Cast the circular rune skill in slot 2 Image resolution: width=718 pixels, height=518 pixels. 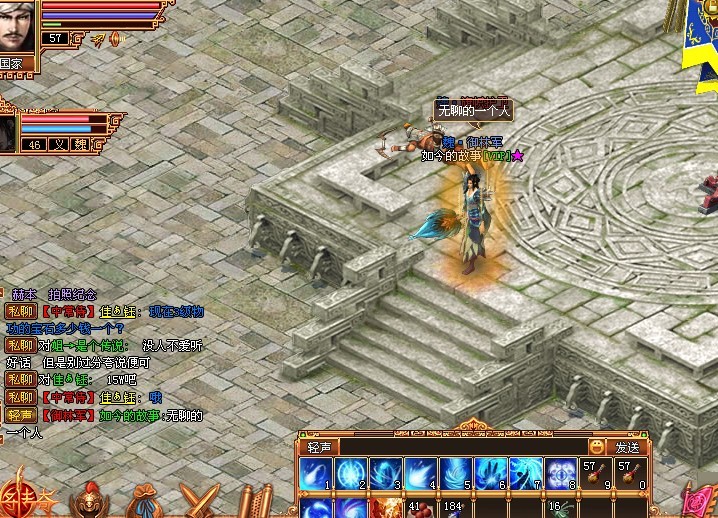pyautogui.click(x=350, y=473)
